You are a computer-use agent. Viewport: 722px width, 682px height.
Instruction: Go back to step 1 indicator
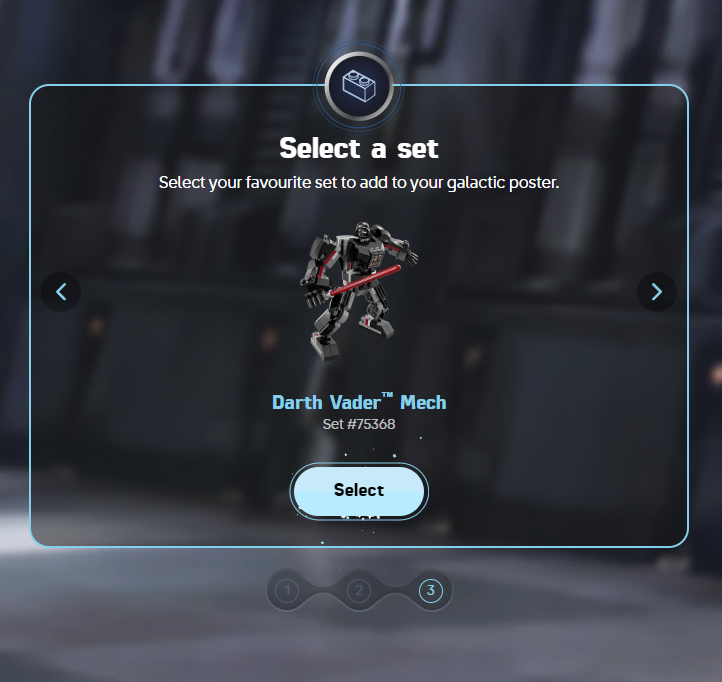[x=287, y=591]
